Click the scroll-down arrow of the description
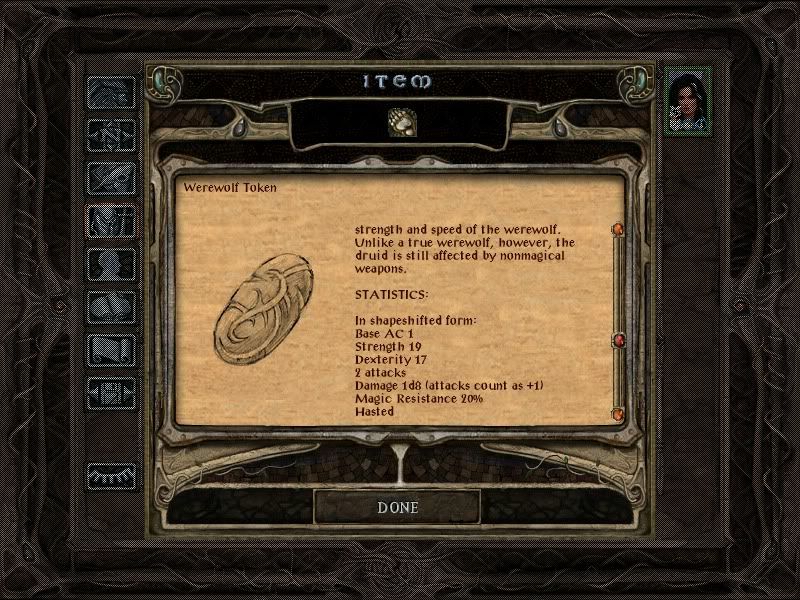This screenshot has height=600, width=800. tap(617, 413)
